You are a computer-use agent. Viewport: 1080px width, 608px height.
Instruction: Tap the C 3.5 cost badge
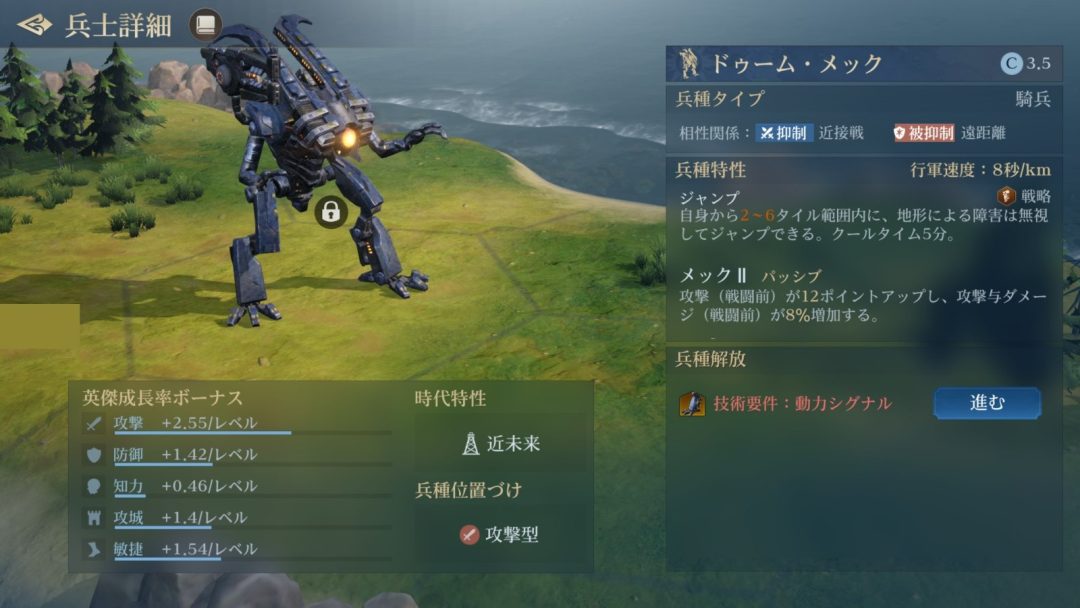(x=1026, y=64)
